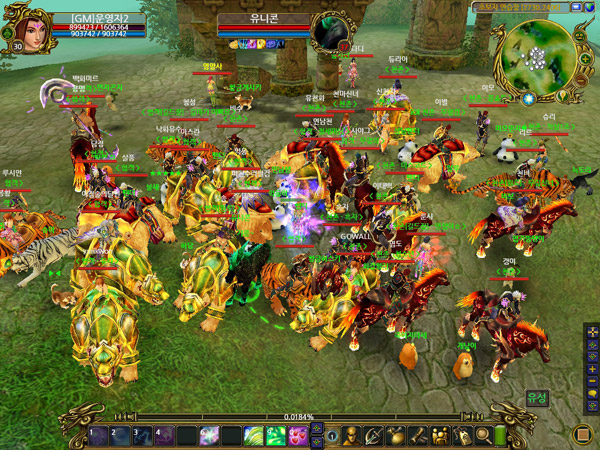The image size is (600, 450).
Task: Activate the white sparkle skill in hotbar
Action: pyautogui.click(x=210, y=436)
